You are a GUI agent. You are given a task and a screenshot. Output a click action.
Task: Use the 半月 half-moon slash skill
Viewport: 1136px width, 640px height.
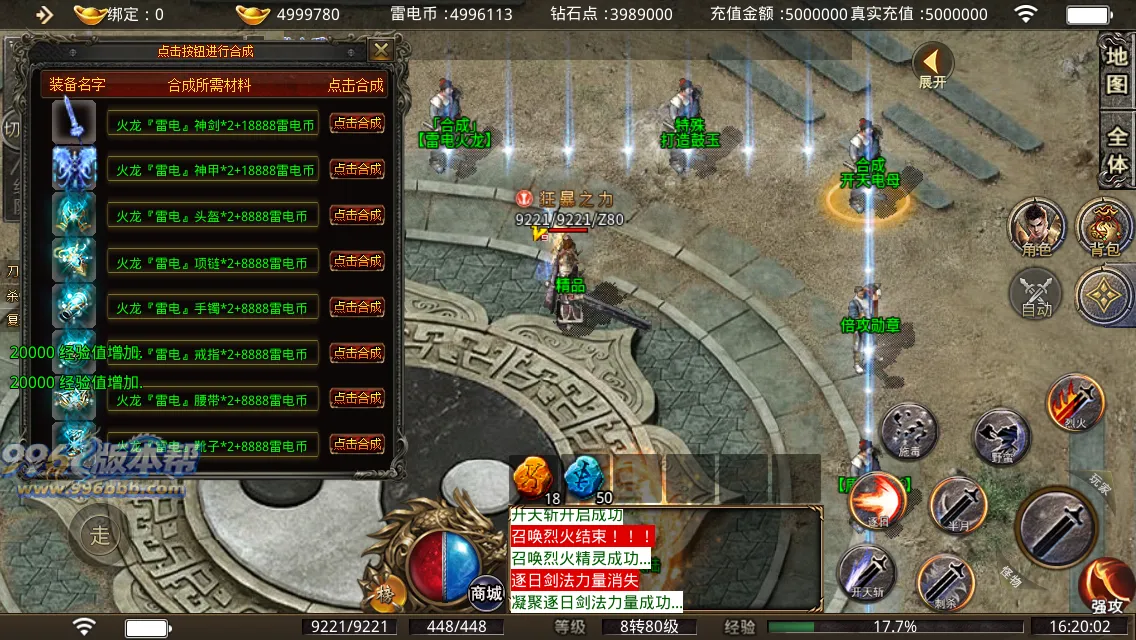[x=957, y=505]
